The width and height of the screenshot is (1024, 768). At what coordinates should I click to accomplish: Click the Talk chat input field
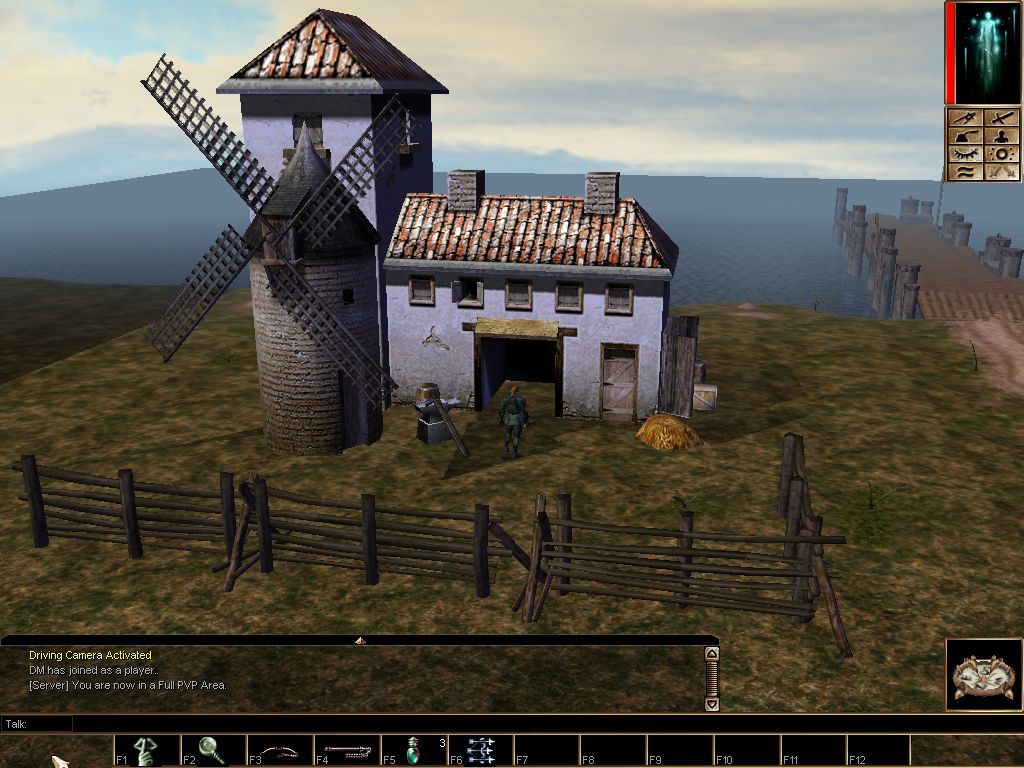(x=390, y=723)
